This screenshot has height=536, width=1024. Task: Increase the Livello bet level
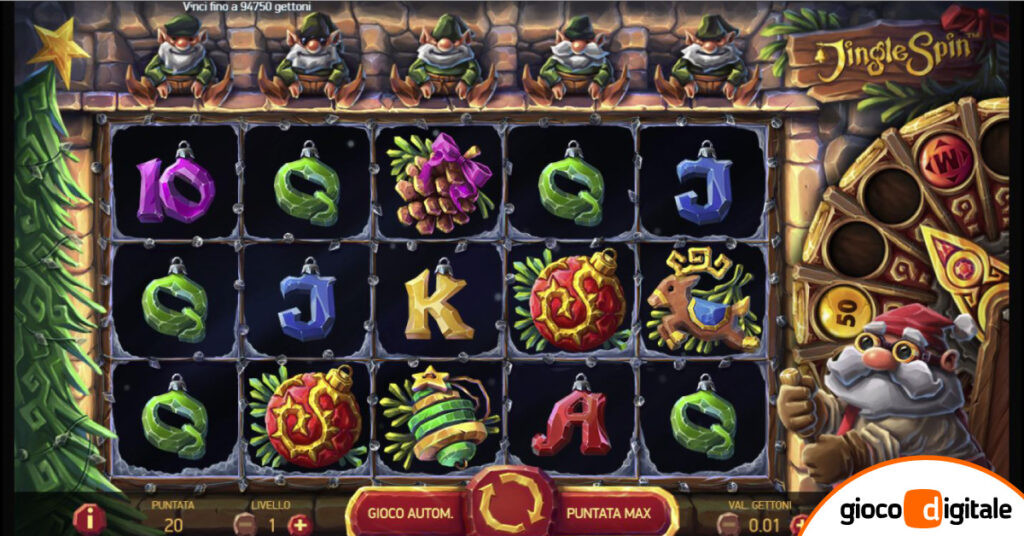pyautogui.click(x=299, y=523)
